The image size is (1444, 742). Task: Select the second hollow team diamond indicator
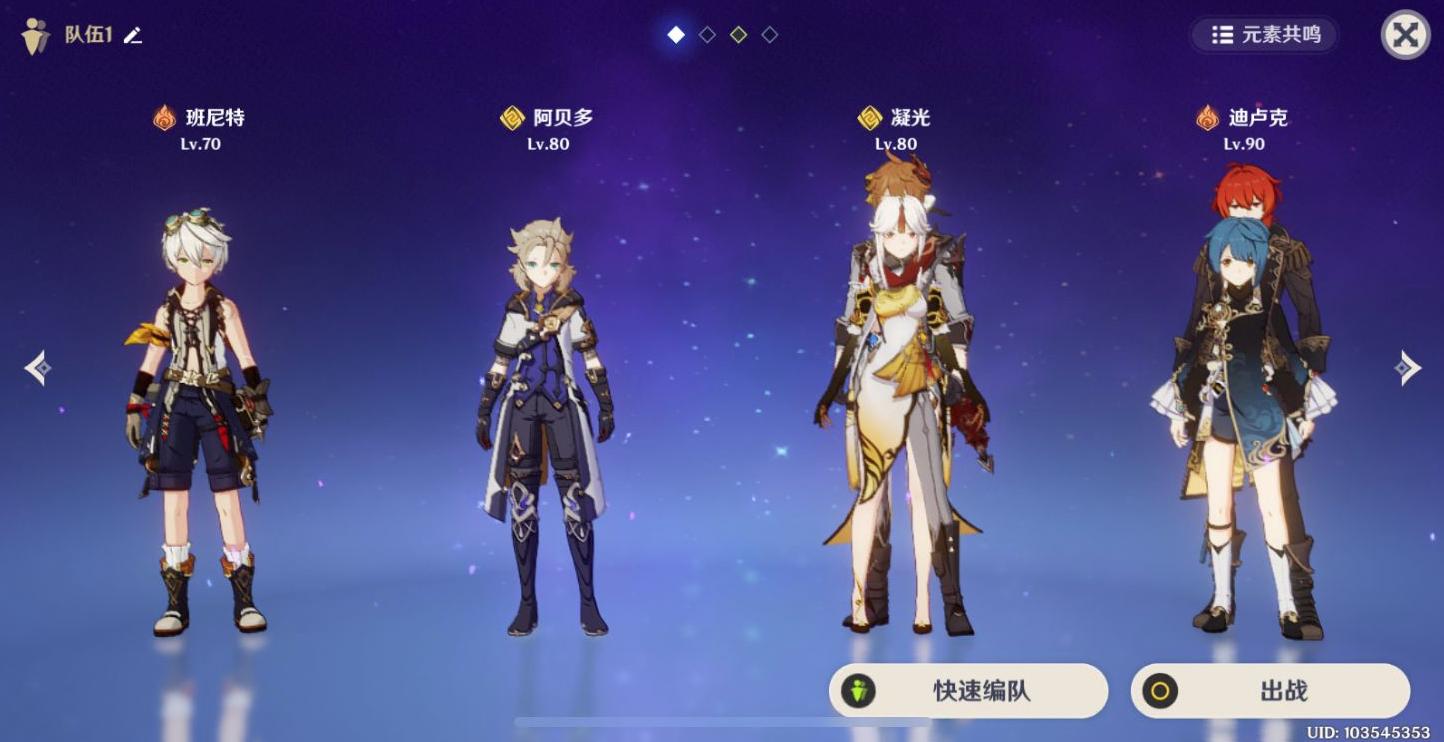(x=707, y=34)
